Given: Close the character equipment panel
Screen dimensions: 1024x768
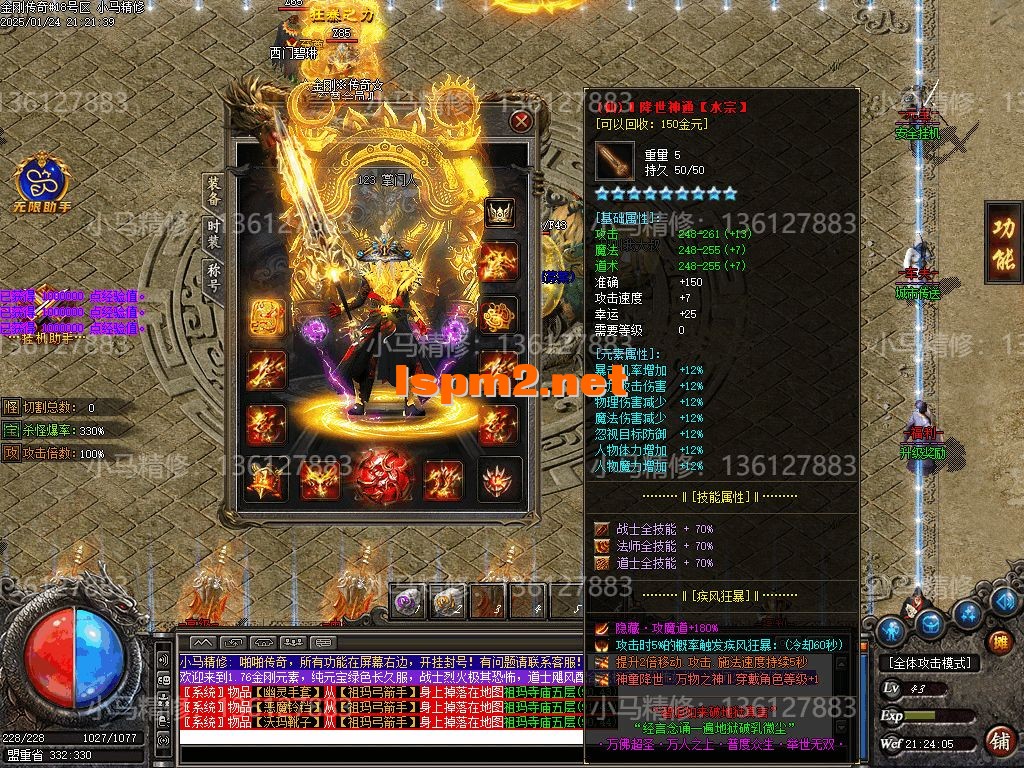Looking at the screenshot, I should 521,122.
